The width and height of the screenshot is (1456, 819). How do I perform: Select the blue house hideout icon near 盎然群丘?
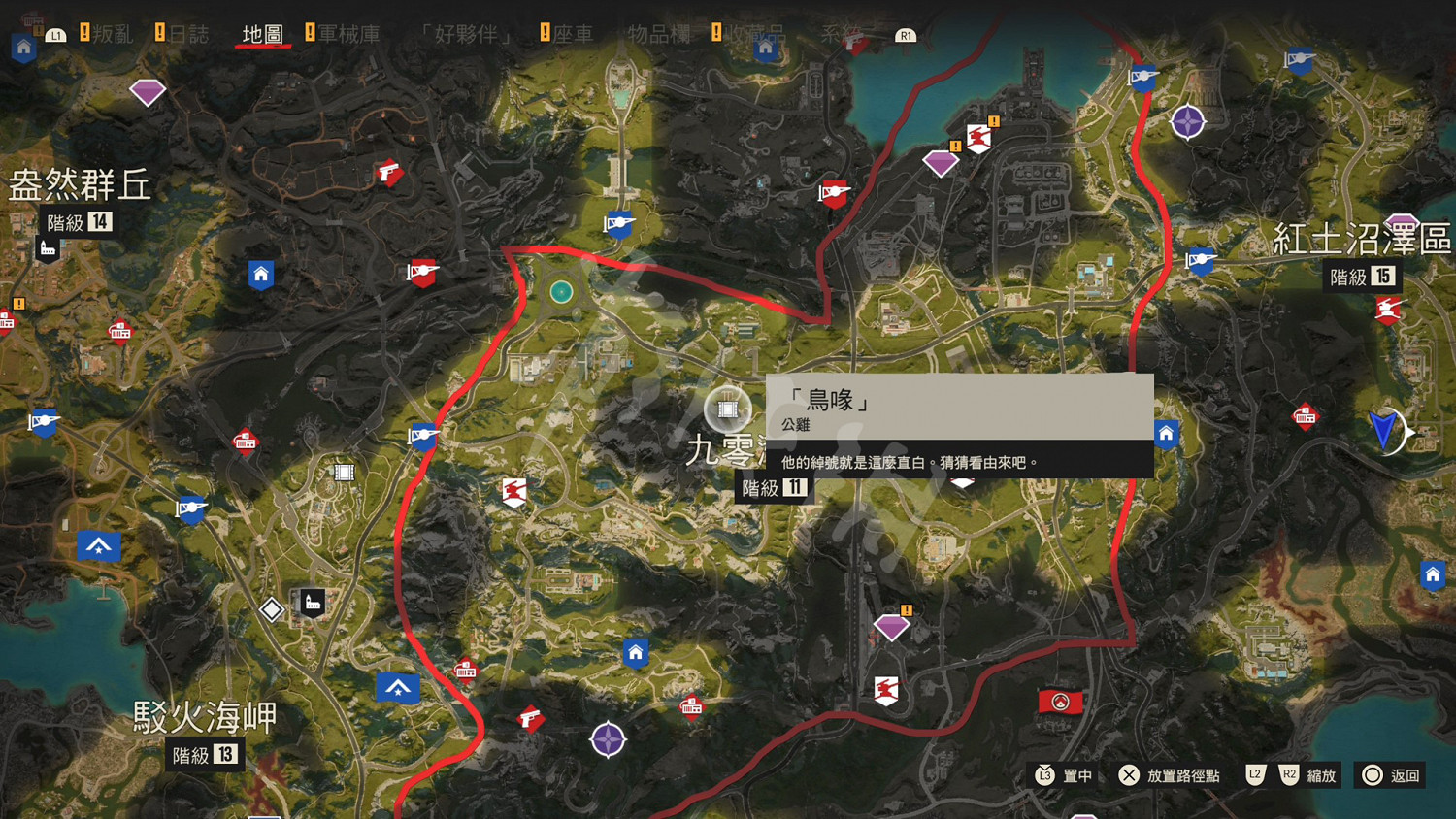[x=260, y=275]
